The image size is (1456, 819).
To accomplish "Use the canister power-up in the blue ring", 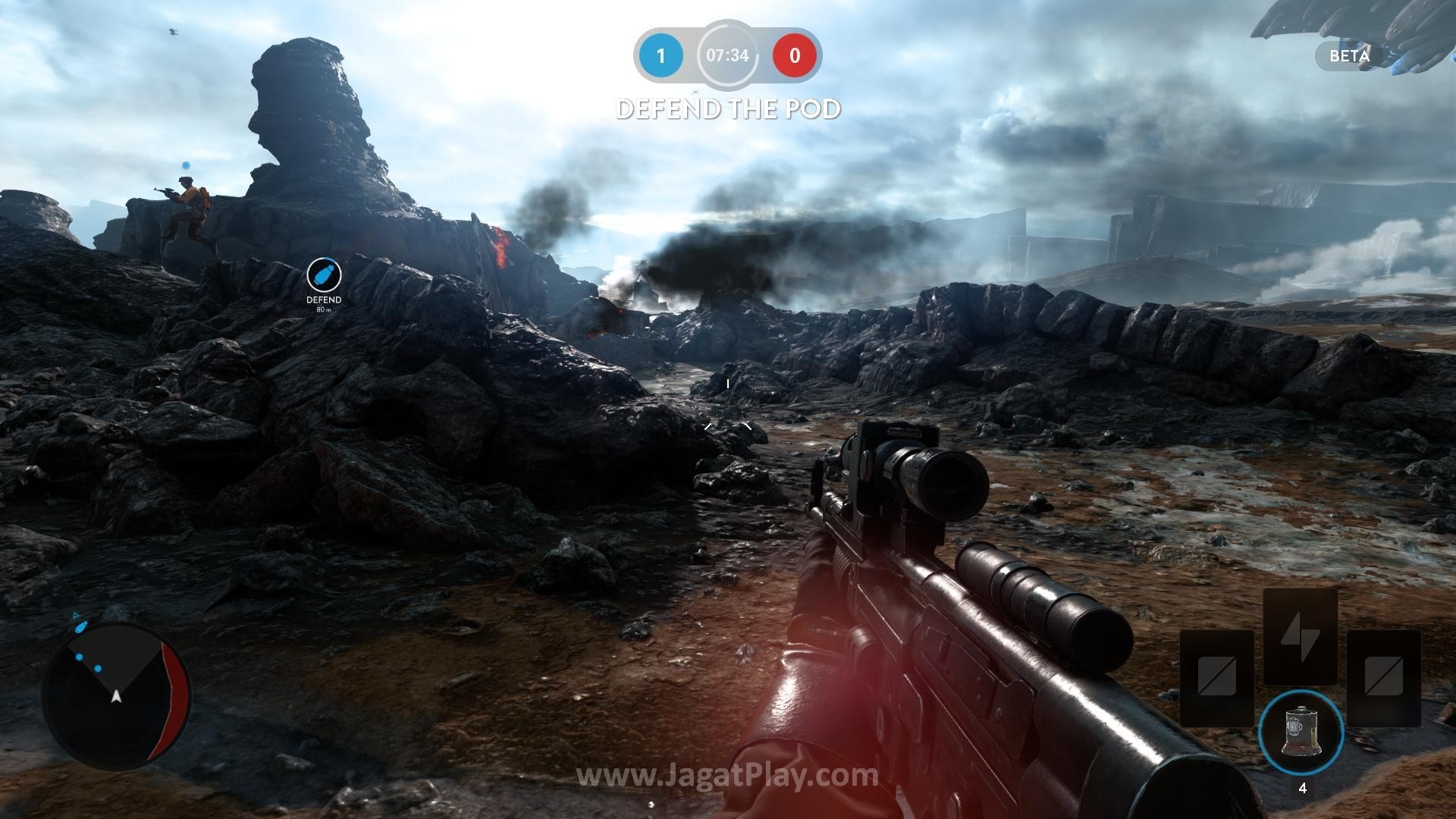I will point(1301,732).
